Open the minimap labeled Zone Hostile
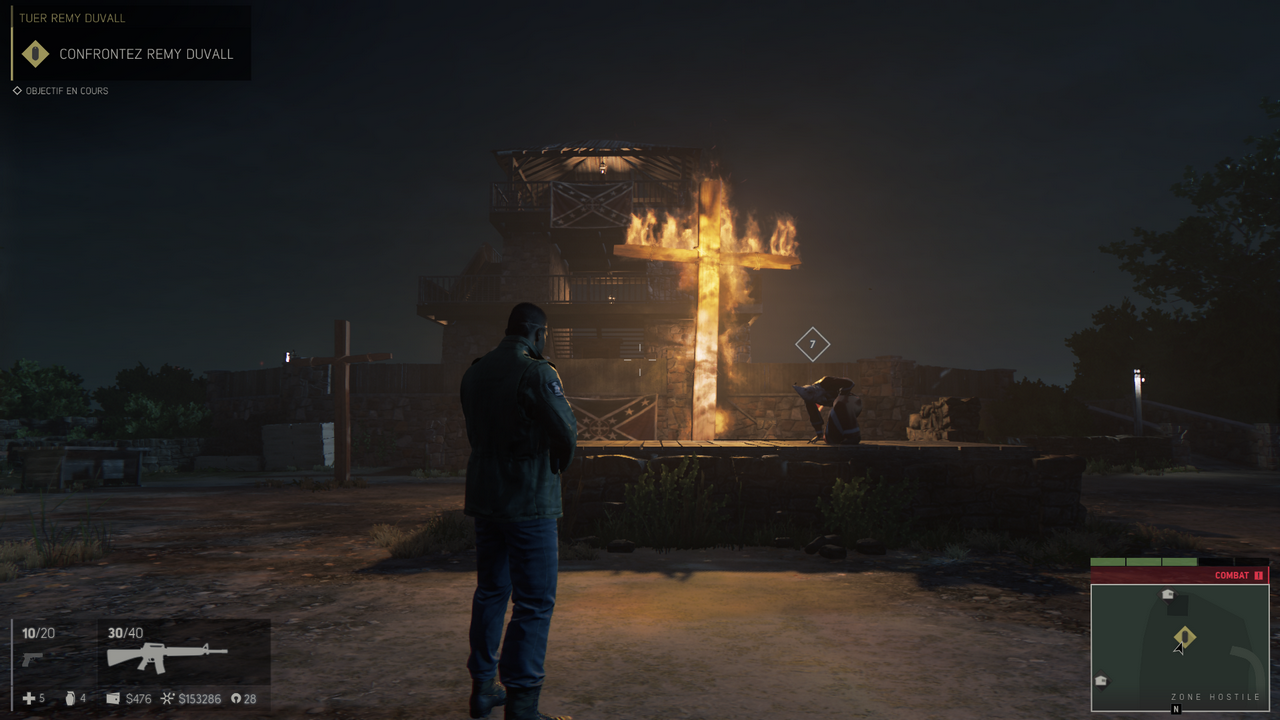This screenshot has height=720, width=1280. pos(1180,646)
